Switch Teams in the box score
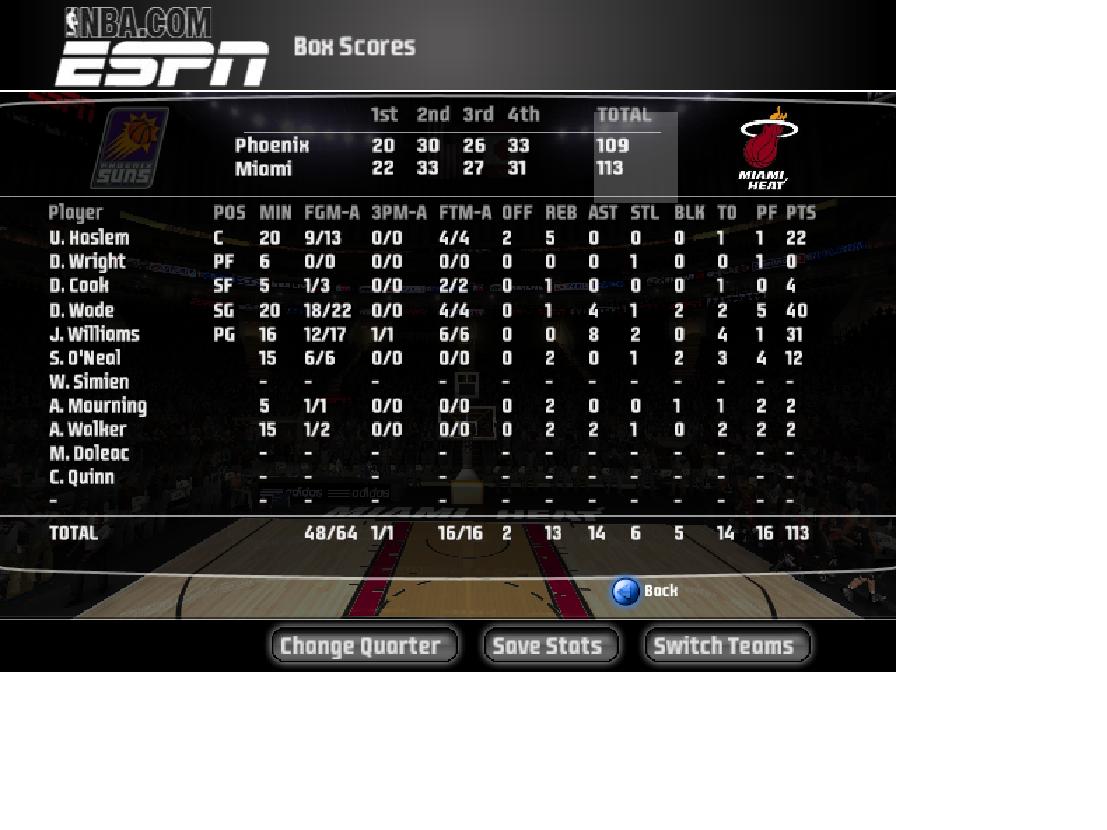Image resolution: width=1107 pixels, height=830 pixels. [x=726, y=646]
